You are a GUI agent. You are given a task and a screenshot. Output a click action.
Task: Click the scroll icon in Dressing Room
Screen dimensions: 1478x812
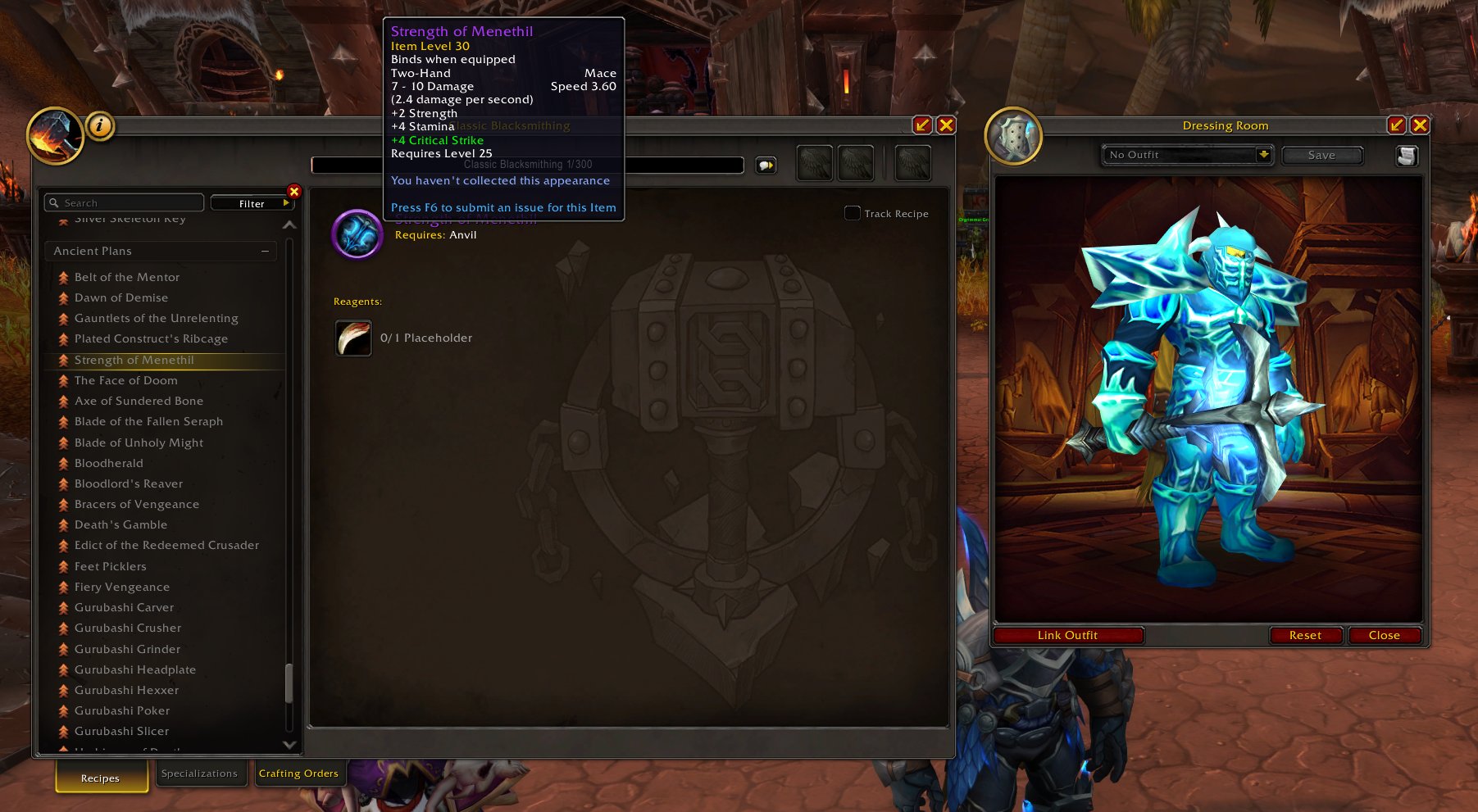(1408, 155)
